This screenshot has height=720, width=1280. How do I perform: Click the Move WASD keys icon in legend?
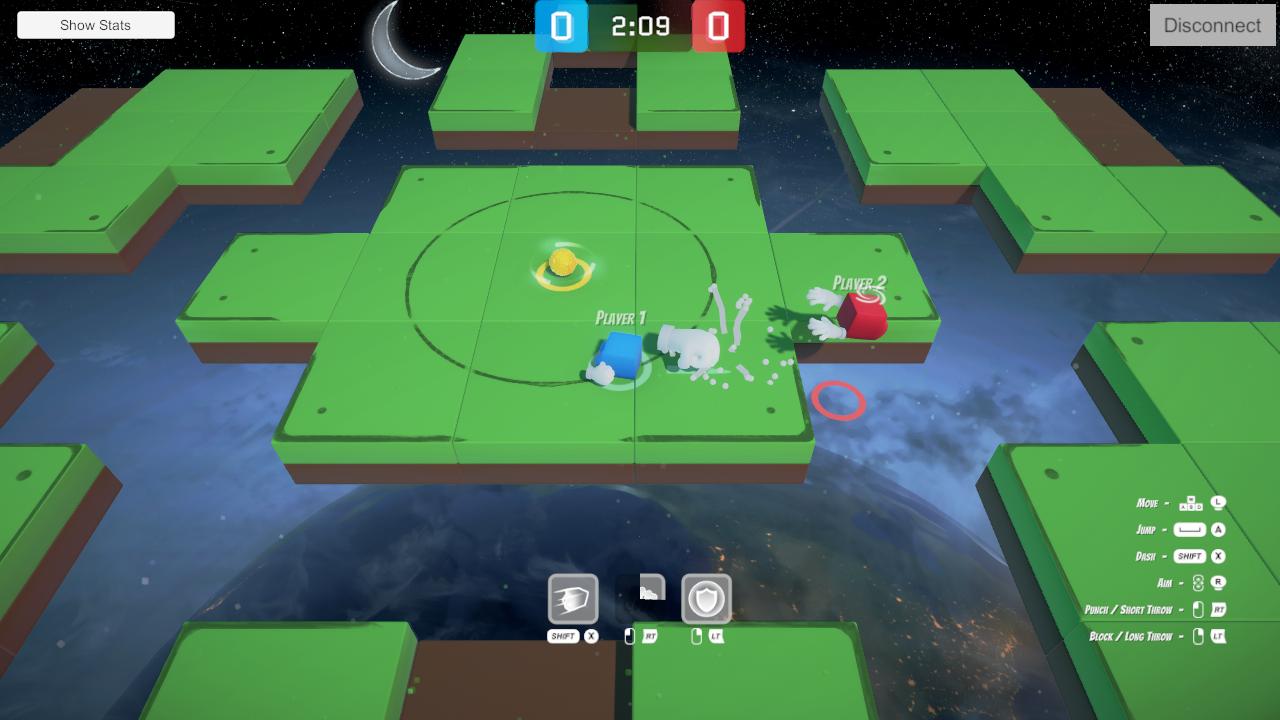(x=1191, y=503)
